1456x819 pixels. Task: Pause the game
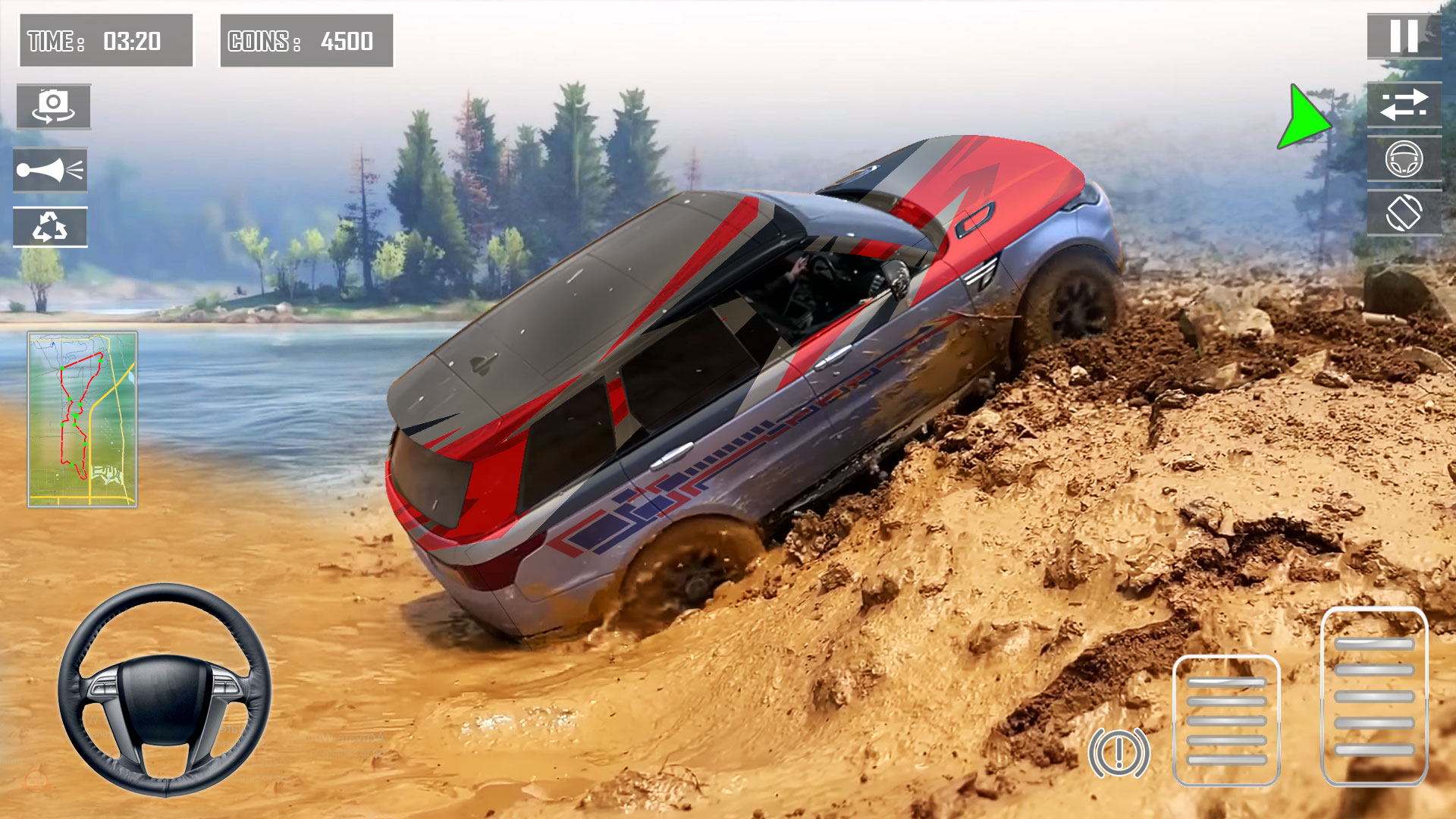[1404, 36]
